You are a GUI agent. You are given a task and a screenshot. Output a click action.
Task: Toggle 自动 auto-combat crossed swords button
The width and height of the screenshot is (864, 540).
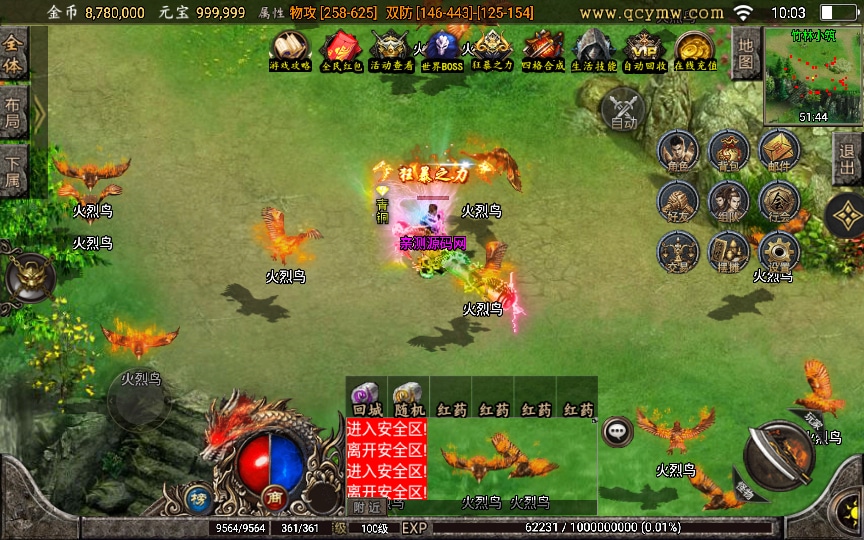tap(624, 108)
